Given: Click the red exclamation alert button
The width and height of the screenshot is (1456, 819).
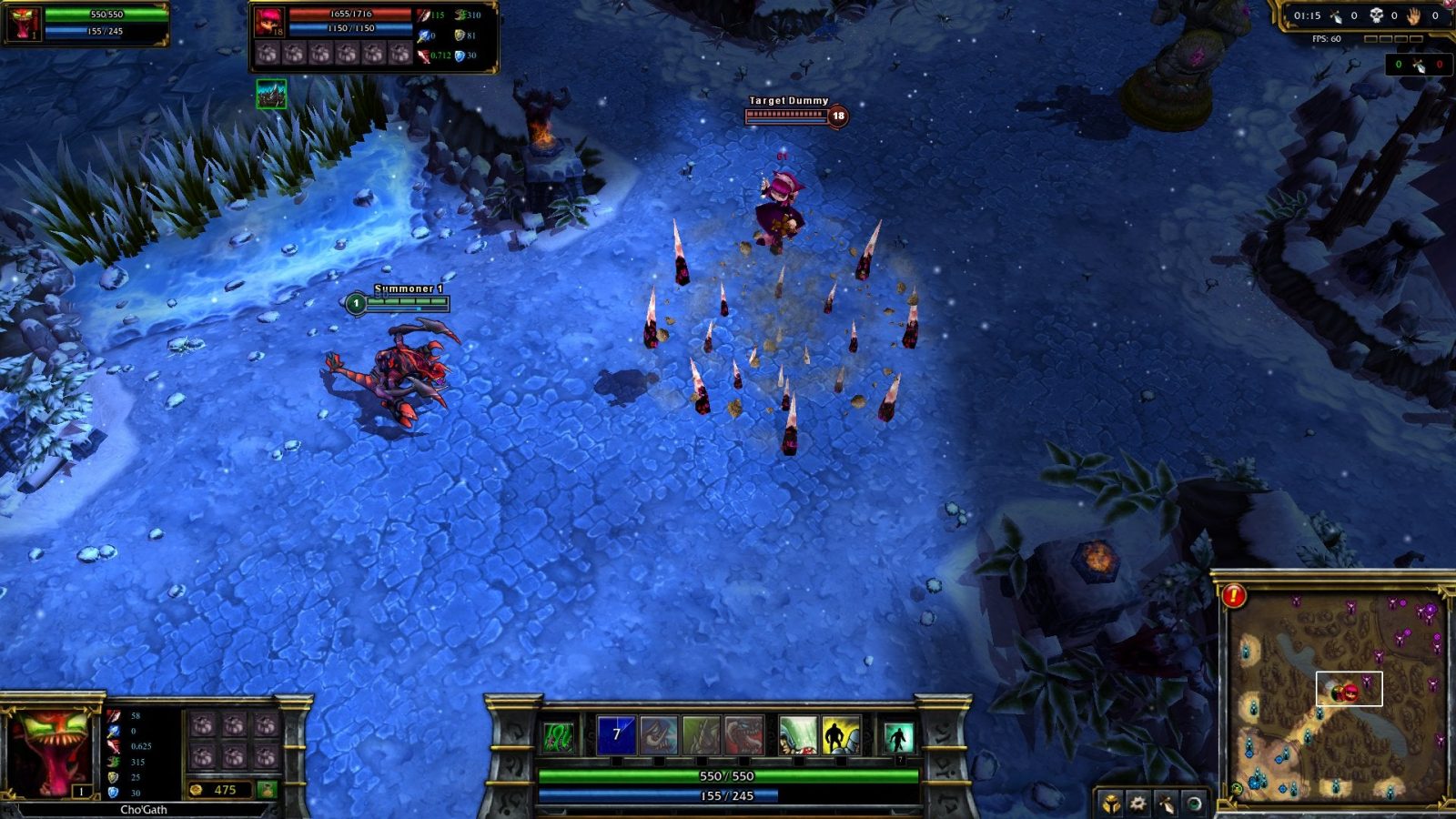Looking at the screenshot, I should point(1234,596).
